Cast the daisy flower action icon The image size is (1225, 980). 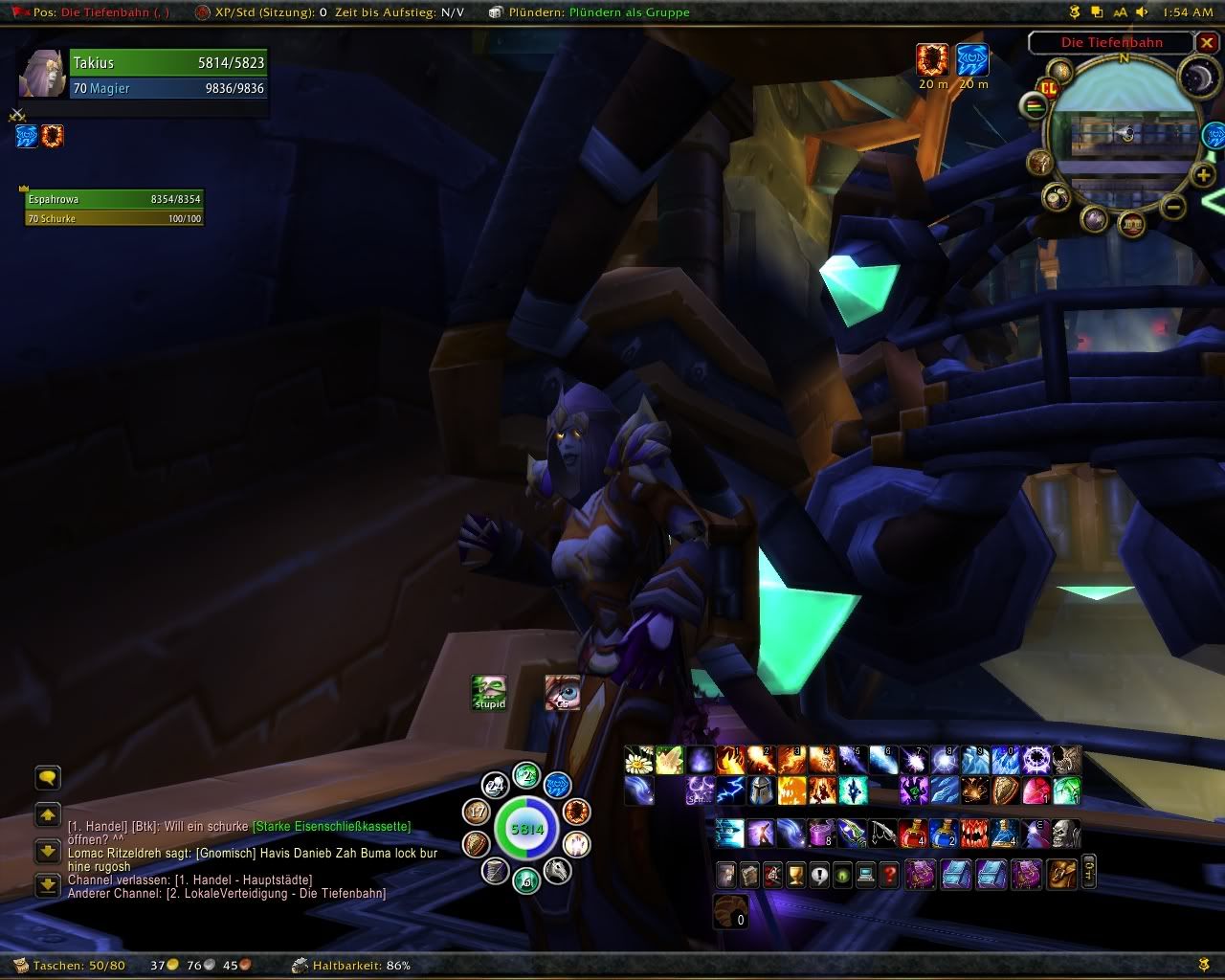coord(638,760)
